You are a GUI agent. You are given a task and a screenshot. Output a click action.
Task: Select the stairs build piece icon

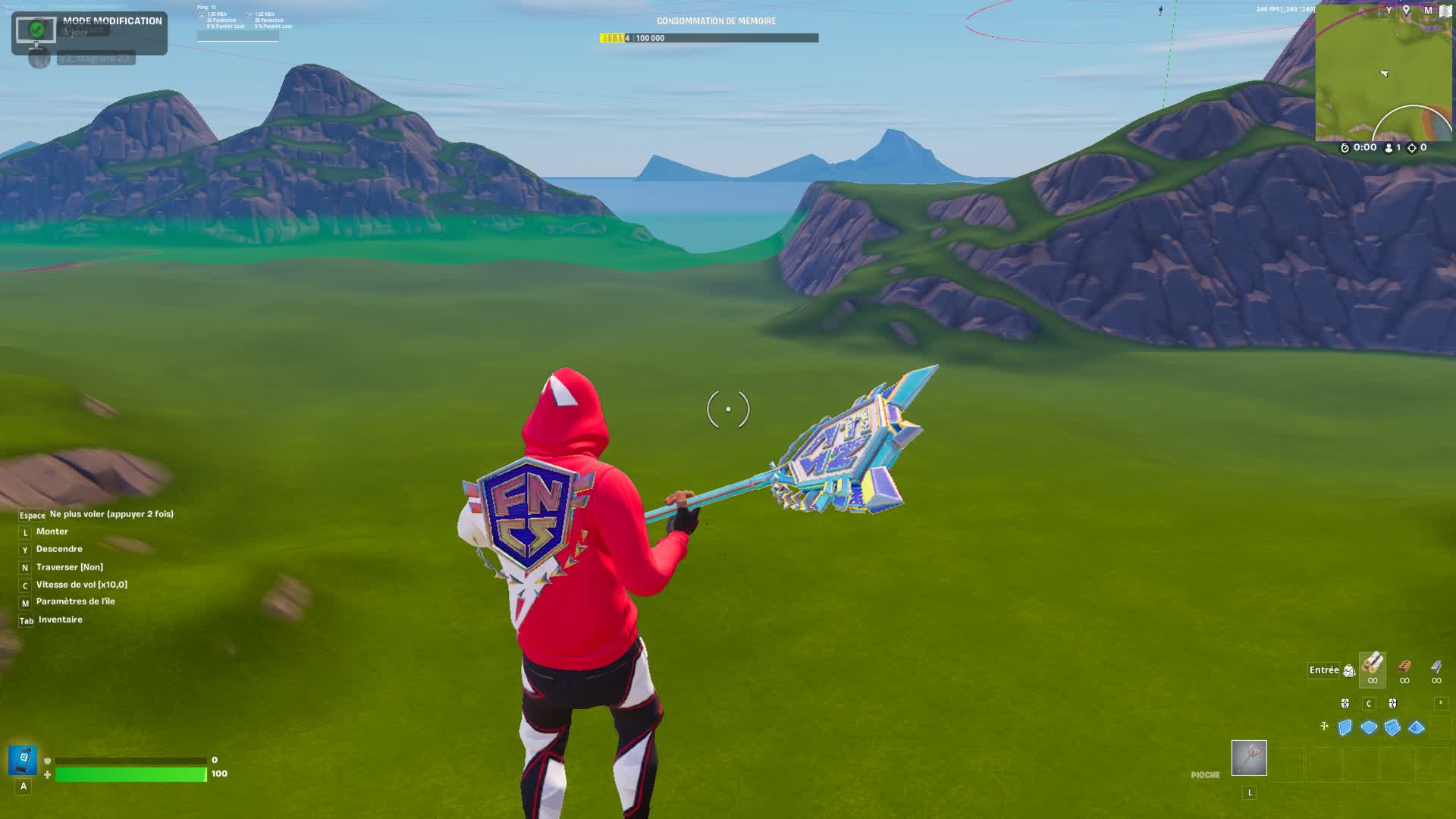[1392, 728]
